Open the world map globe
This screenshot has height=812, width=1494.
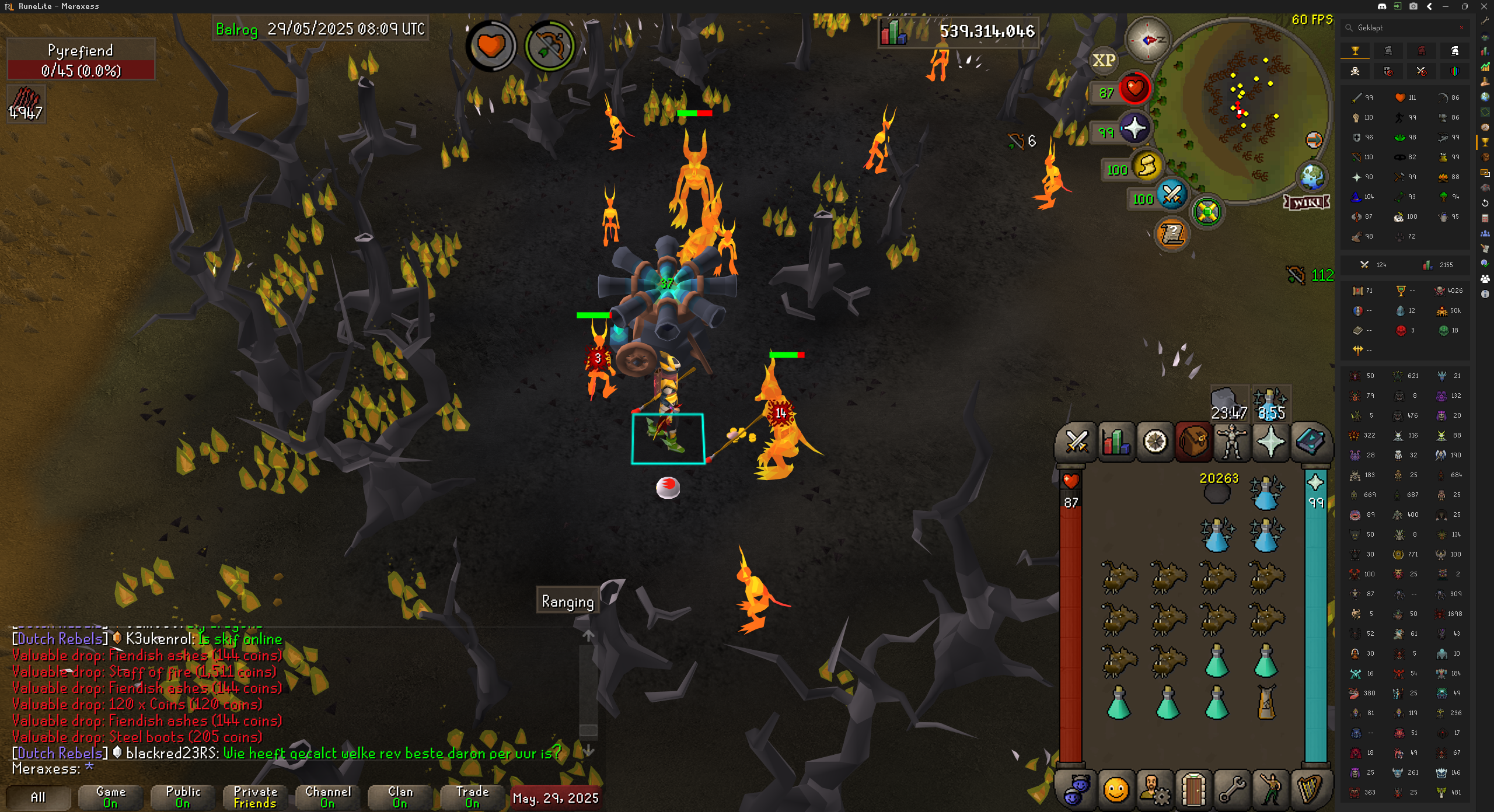point(1312,176)
